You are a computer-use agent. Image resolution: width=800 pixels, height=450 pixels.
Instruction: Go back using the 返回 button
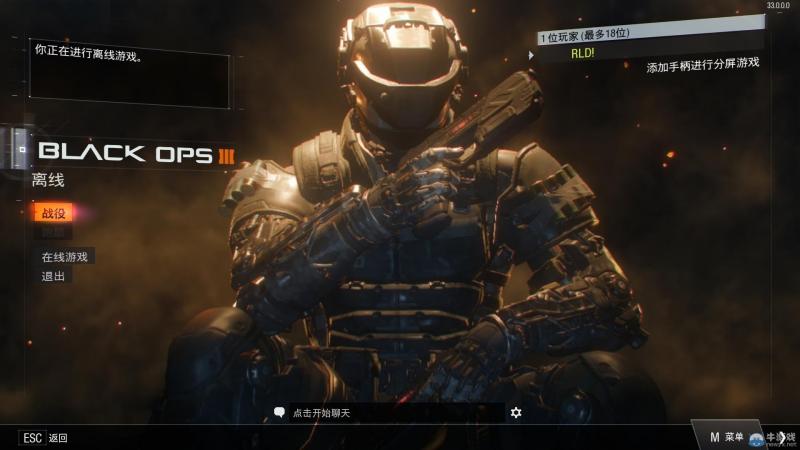45,438
